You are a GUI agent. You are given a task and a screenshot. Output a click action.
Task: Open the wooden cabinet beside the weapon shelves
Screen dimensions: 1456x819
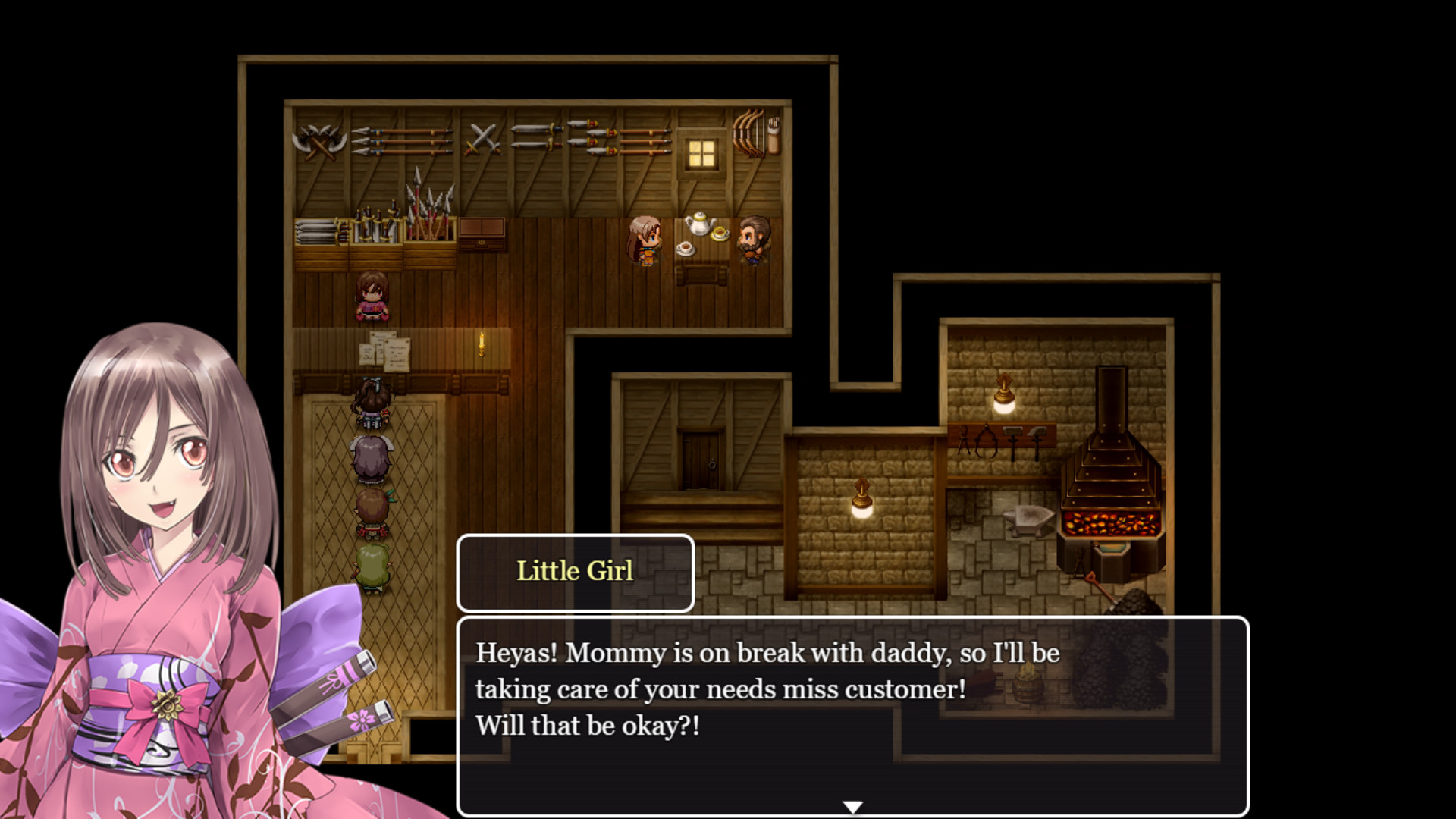[482, 231]
